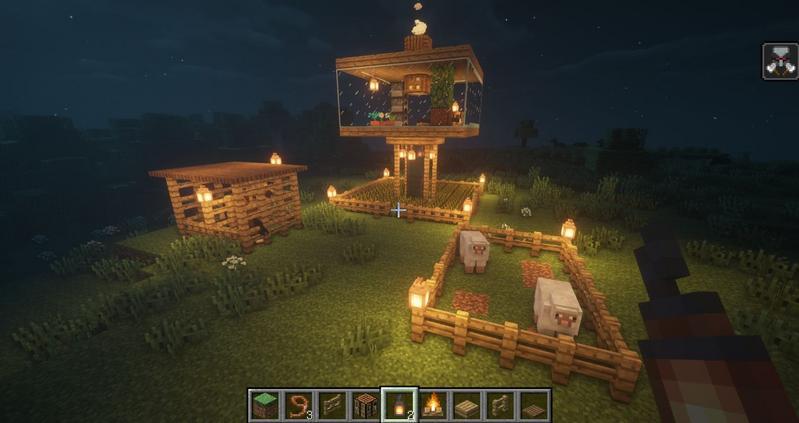Click the crossed-axes status effect icon
The image size is (799, 423).
point(779,62)
